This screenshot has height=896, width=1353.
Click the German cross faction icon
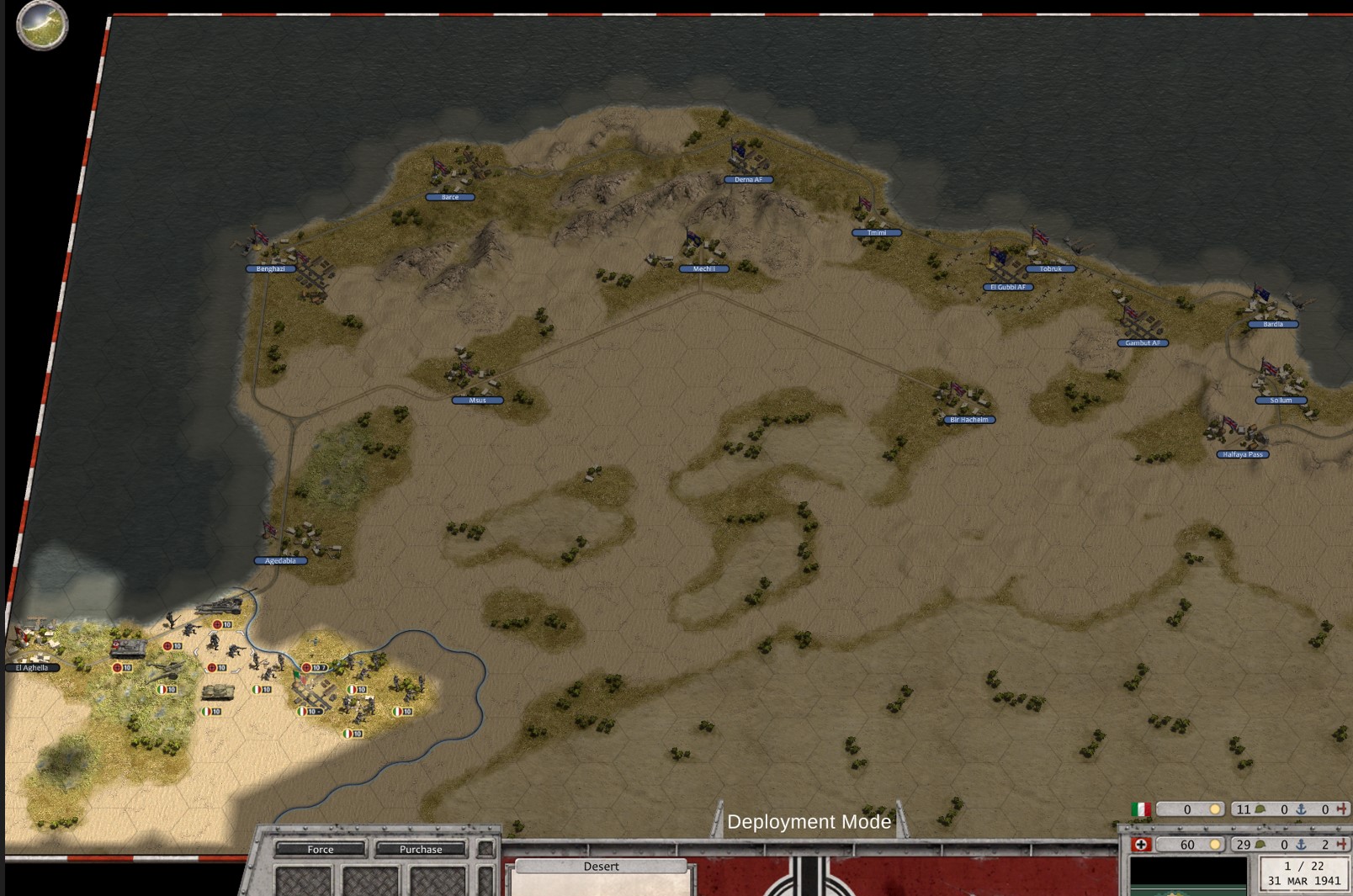1141,845
